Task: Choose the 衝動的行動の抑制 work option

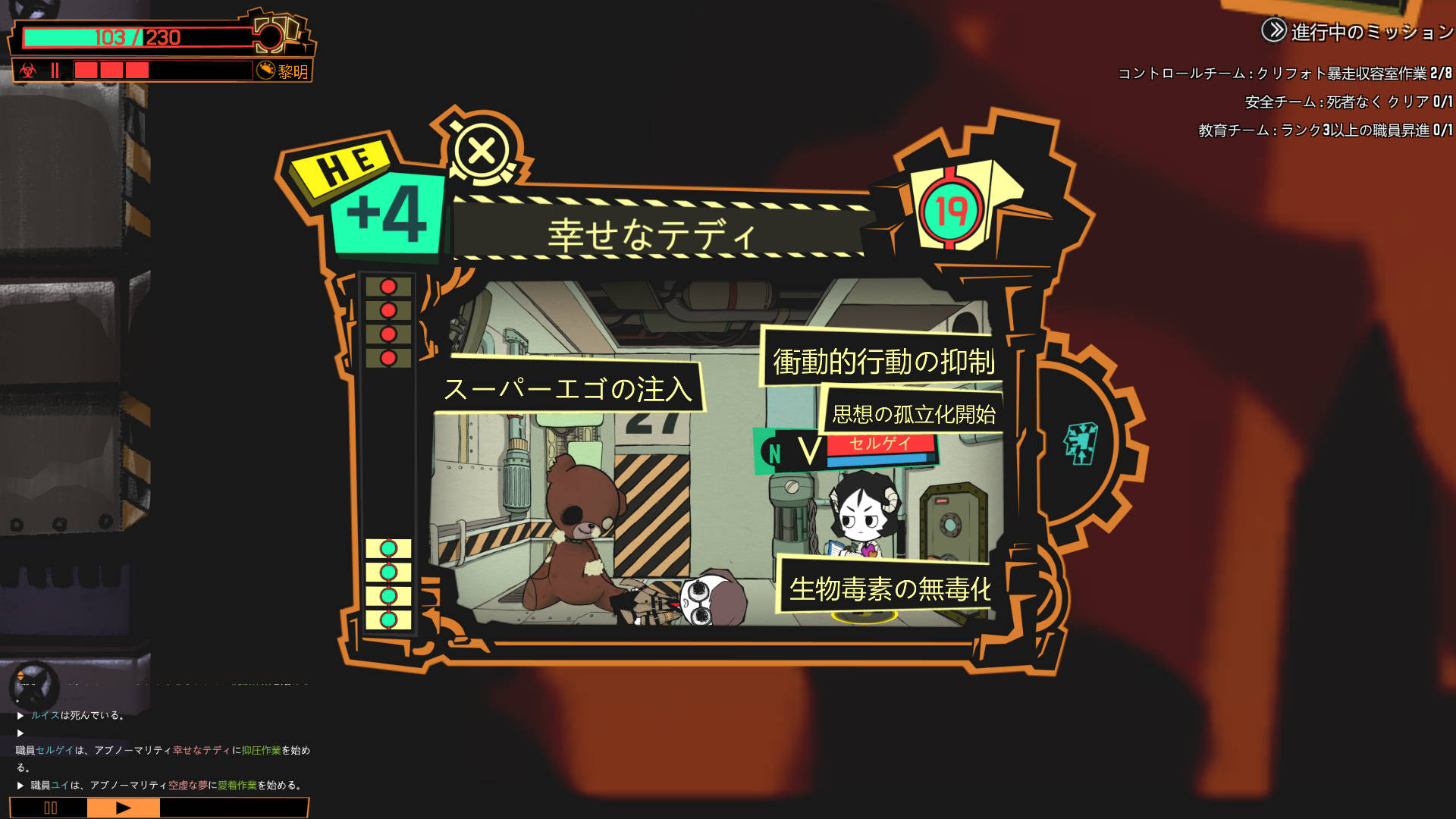Action: [883, 361]
